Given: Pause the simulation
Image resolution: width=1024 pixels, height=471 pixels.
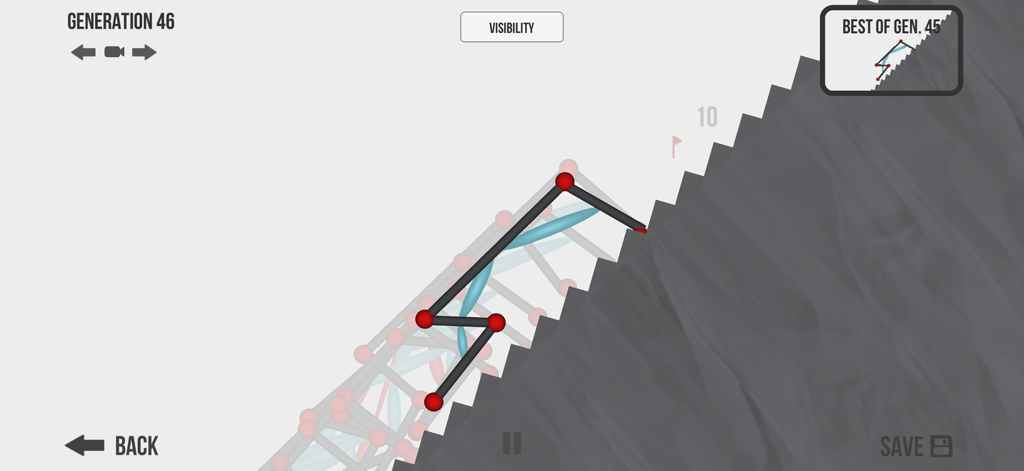Looking at the screenshot, I should pyautogui.click(x=511, y=443).
